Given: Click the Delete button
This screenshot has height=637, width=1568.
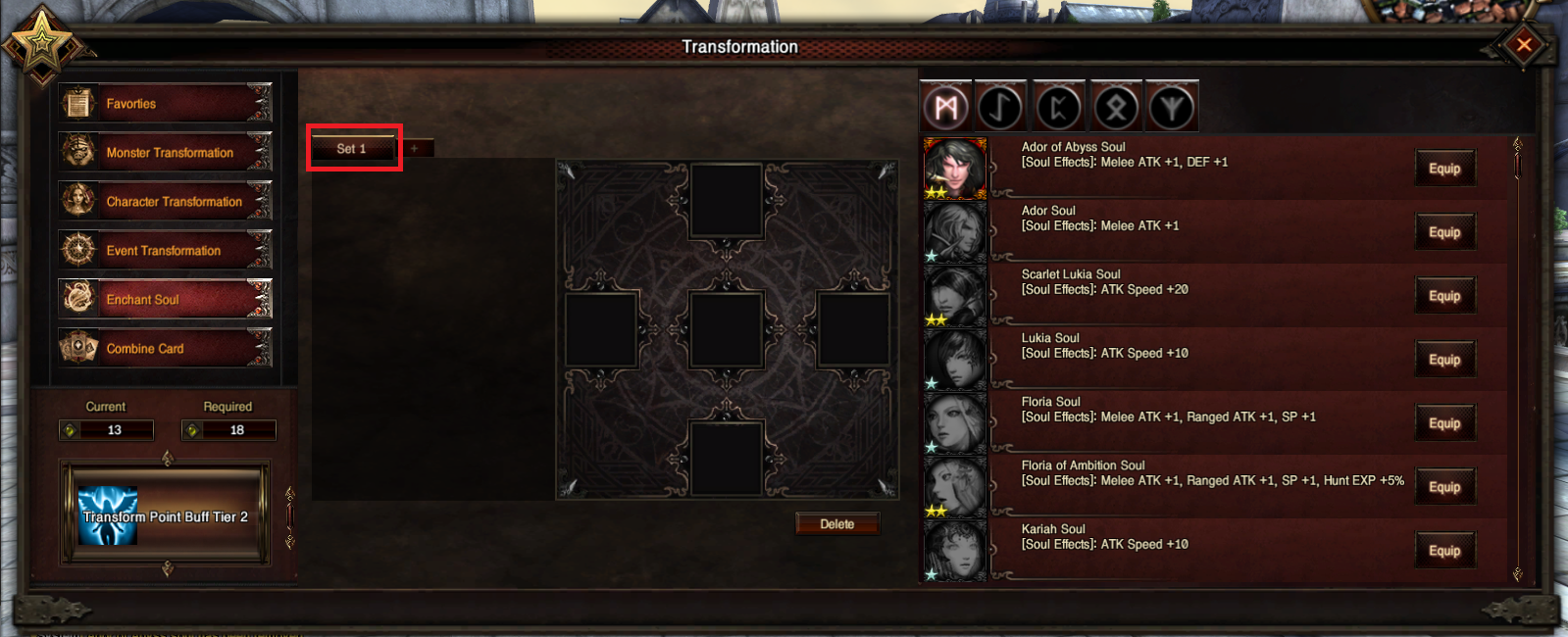Looking at the screenshot, I should (836, 524).
